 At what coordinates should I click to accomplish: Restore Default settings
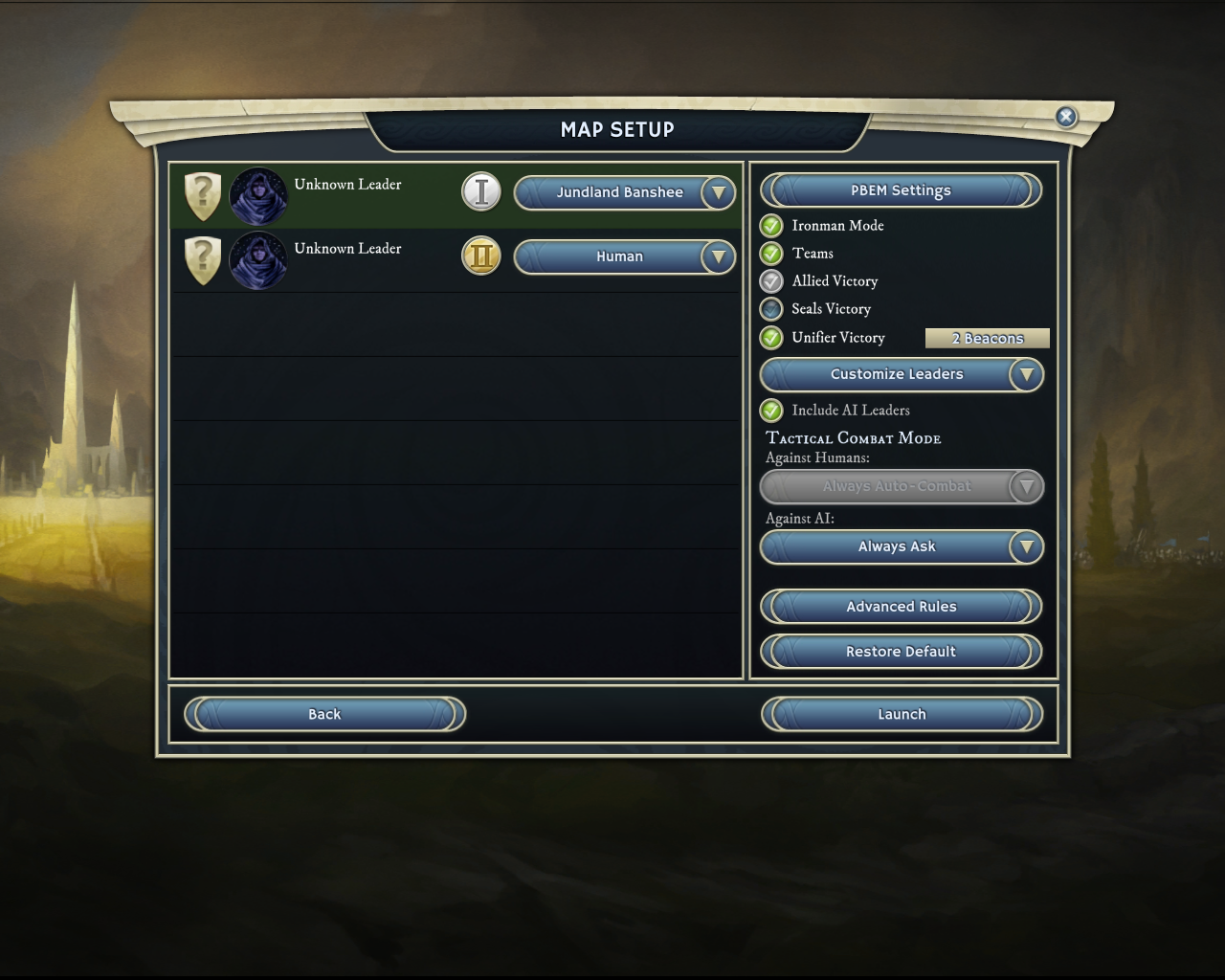point(901,652)
